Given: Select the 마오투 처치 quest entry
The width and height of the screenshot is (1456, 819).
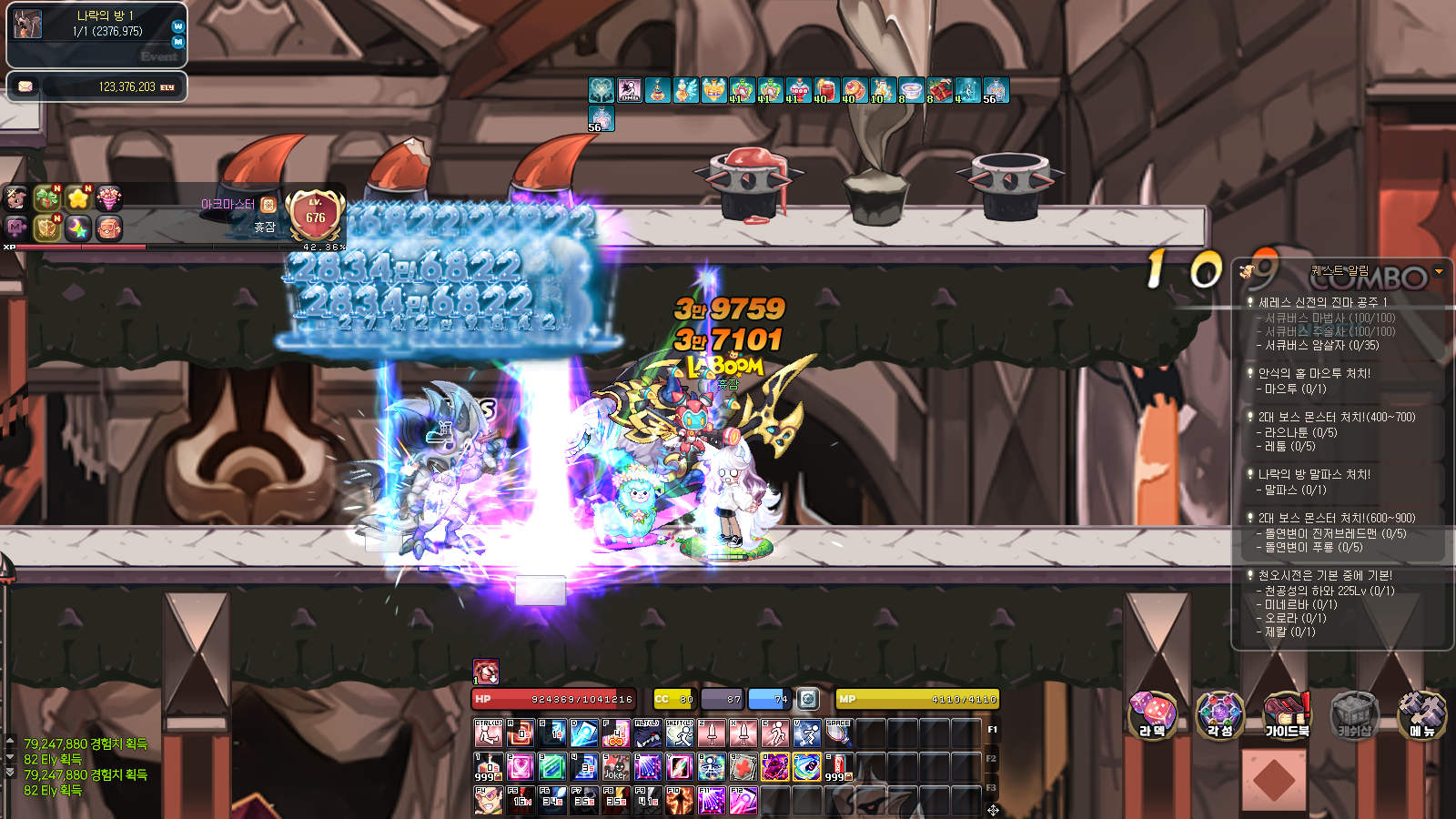Looking at the screenshot, I should point(1314,373).
